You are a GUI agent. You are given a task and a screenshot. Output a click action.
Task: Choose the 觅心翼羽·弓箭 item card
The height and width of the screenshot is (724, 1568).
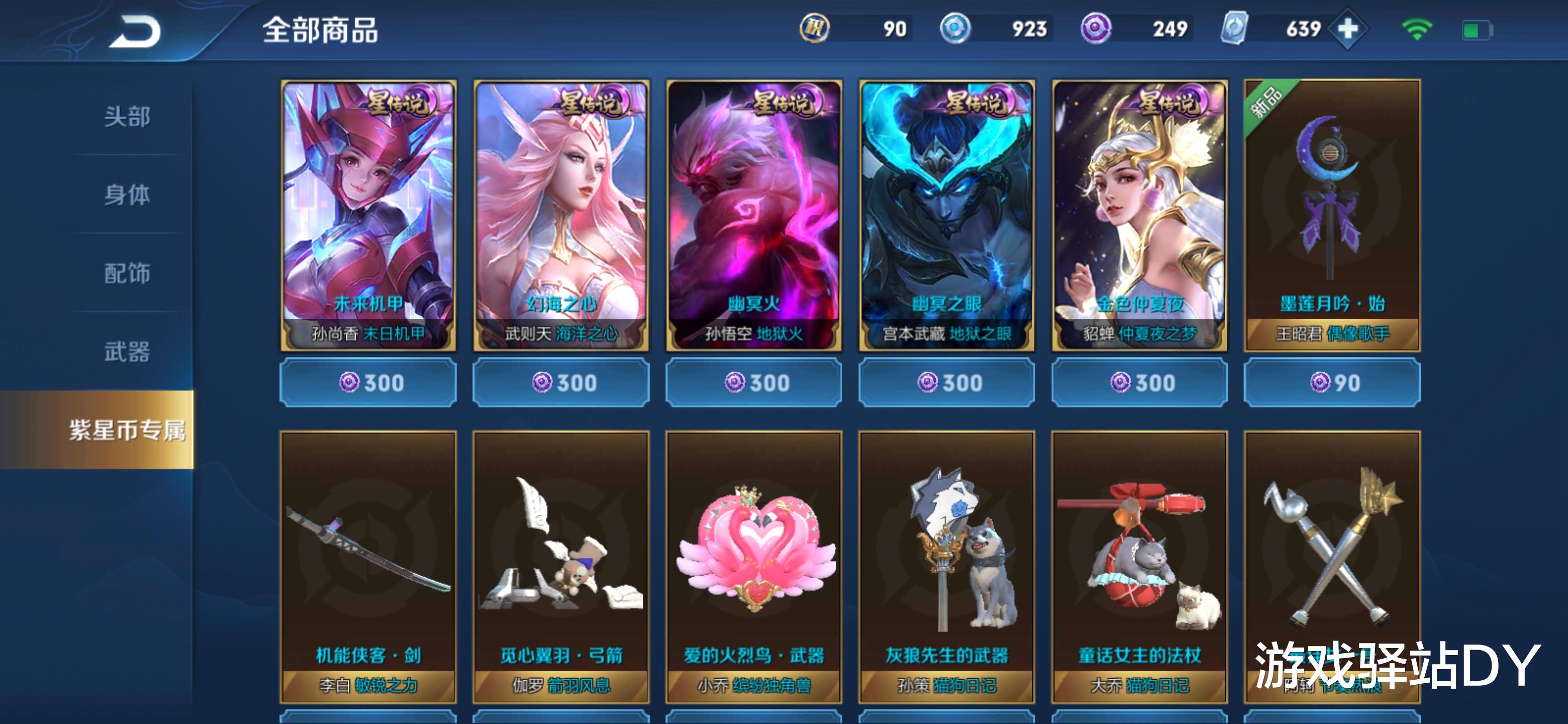[561, 566]
